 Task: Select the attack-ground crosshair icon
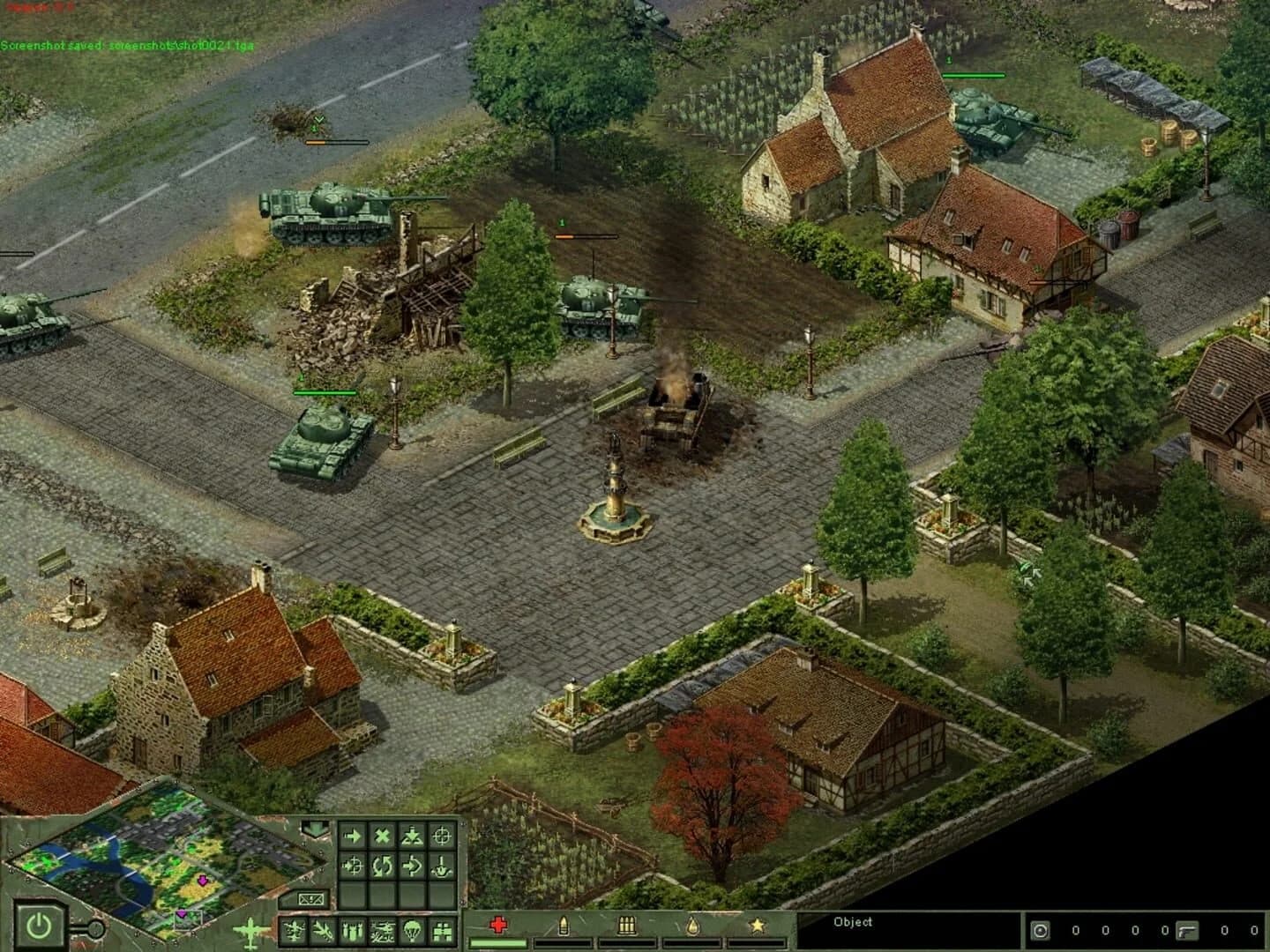point(441,836)
